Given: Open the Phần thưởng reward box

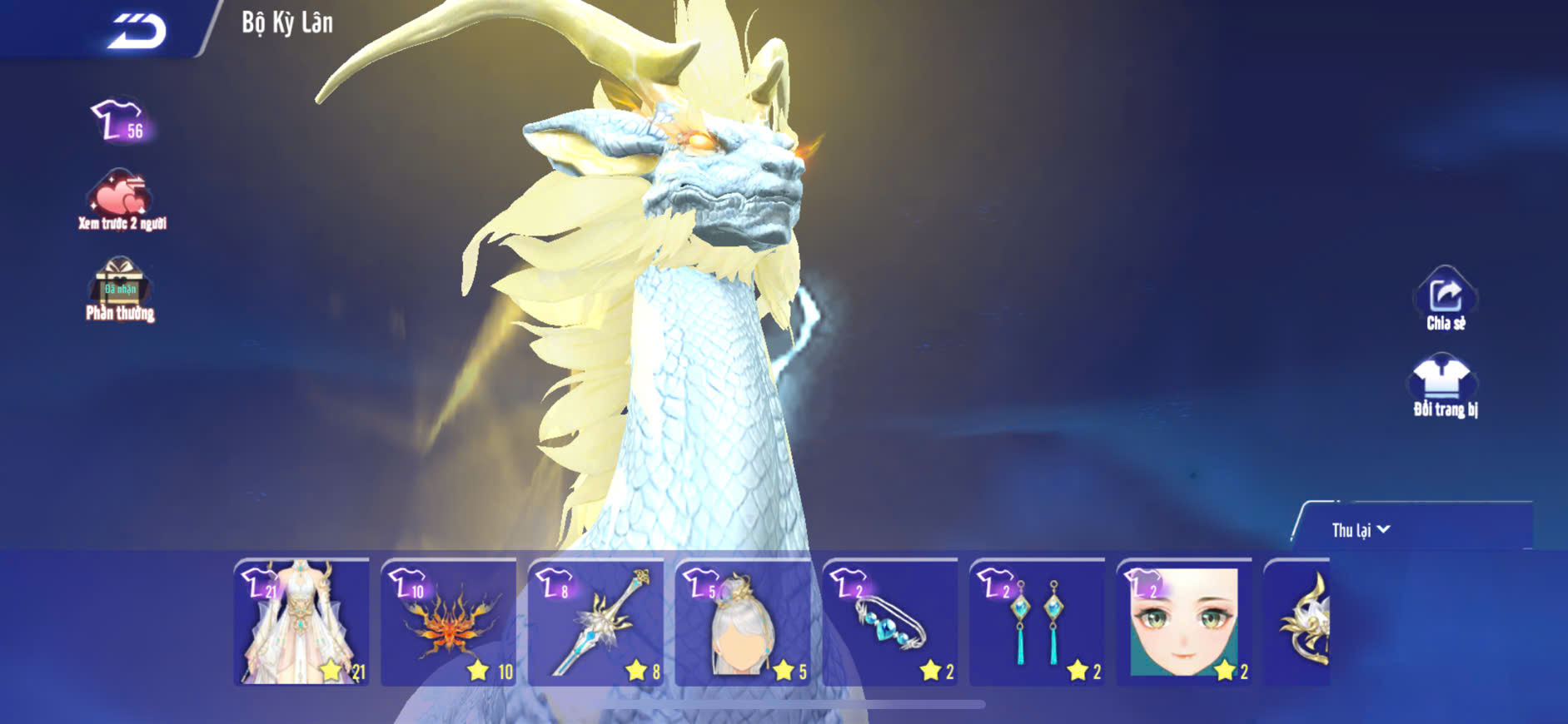Looking at the screenshot, I should pos(120,289).
